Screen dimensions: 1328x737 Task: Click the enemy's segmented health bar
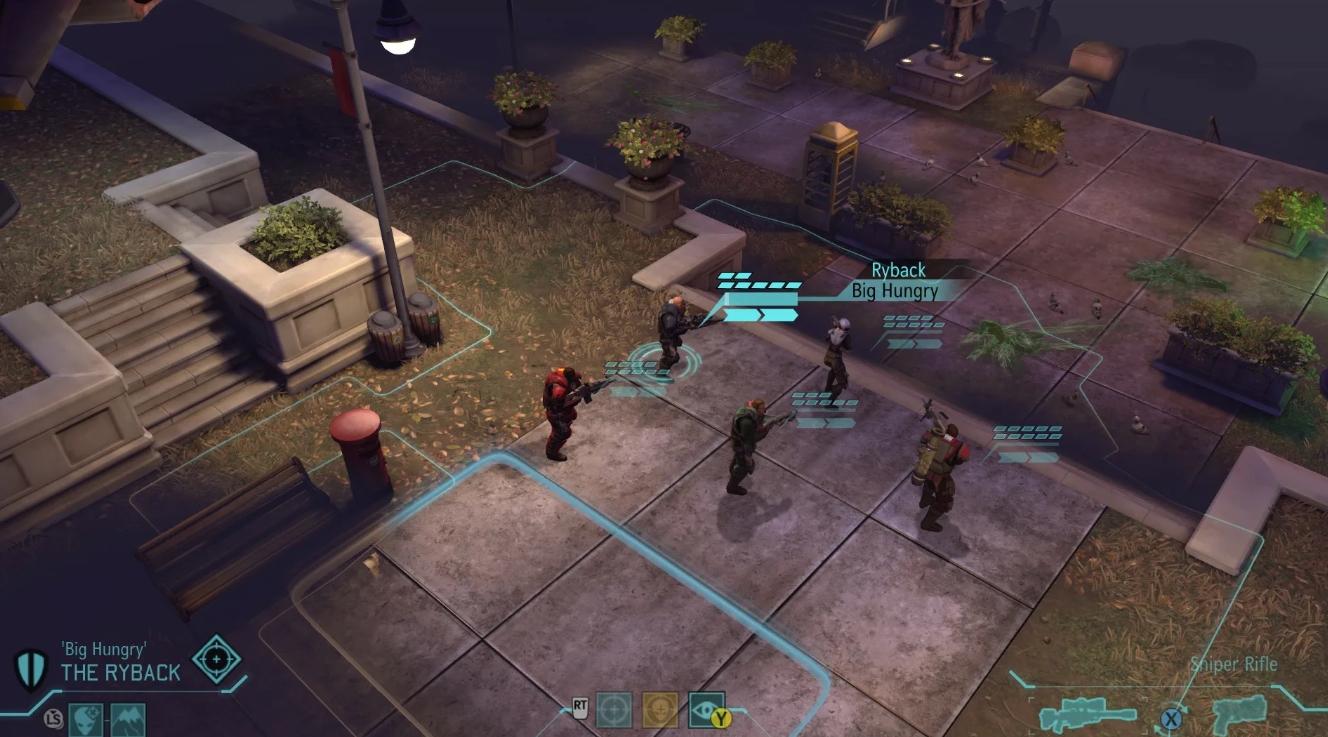(x=757, y=283)
